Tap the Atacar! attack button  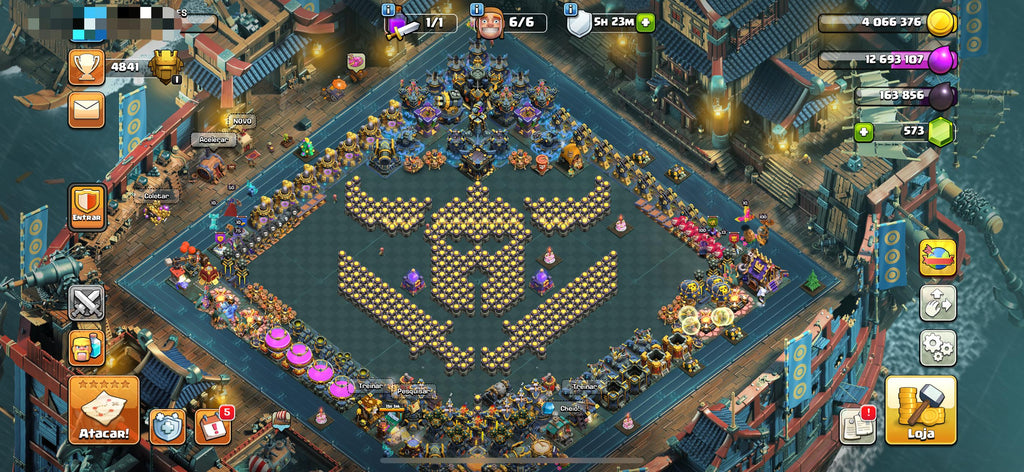pyautogui.click(x=104, y=410)
